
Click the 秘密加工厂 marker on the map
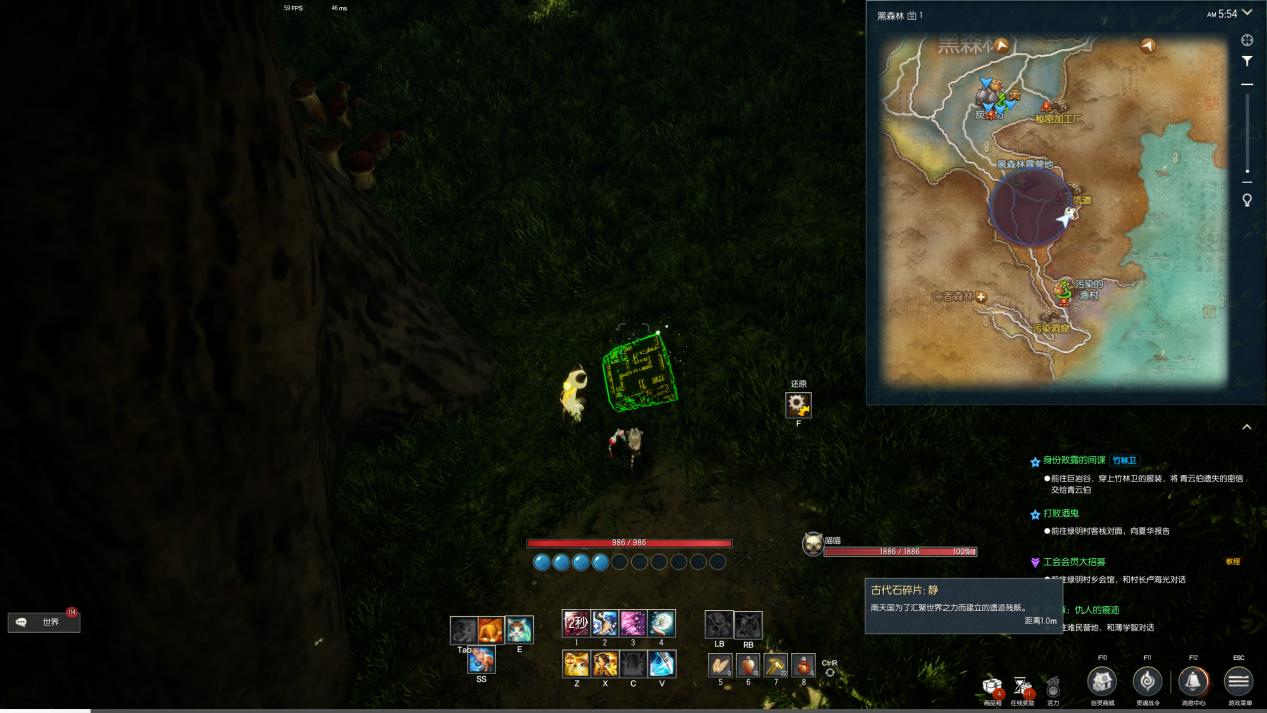click(x=1050, y=106)
